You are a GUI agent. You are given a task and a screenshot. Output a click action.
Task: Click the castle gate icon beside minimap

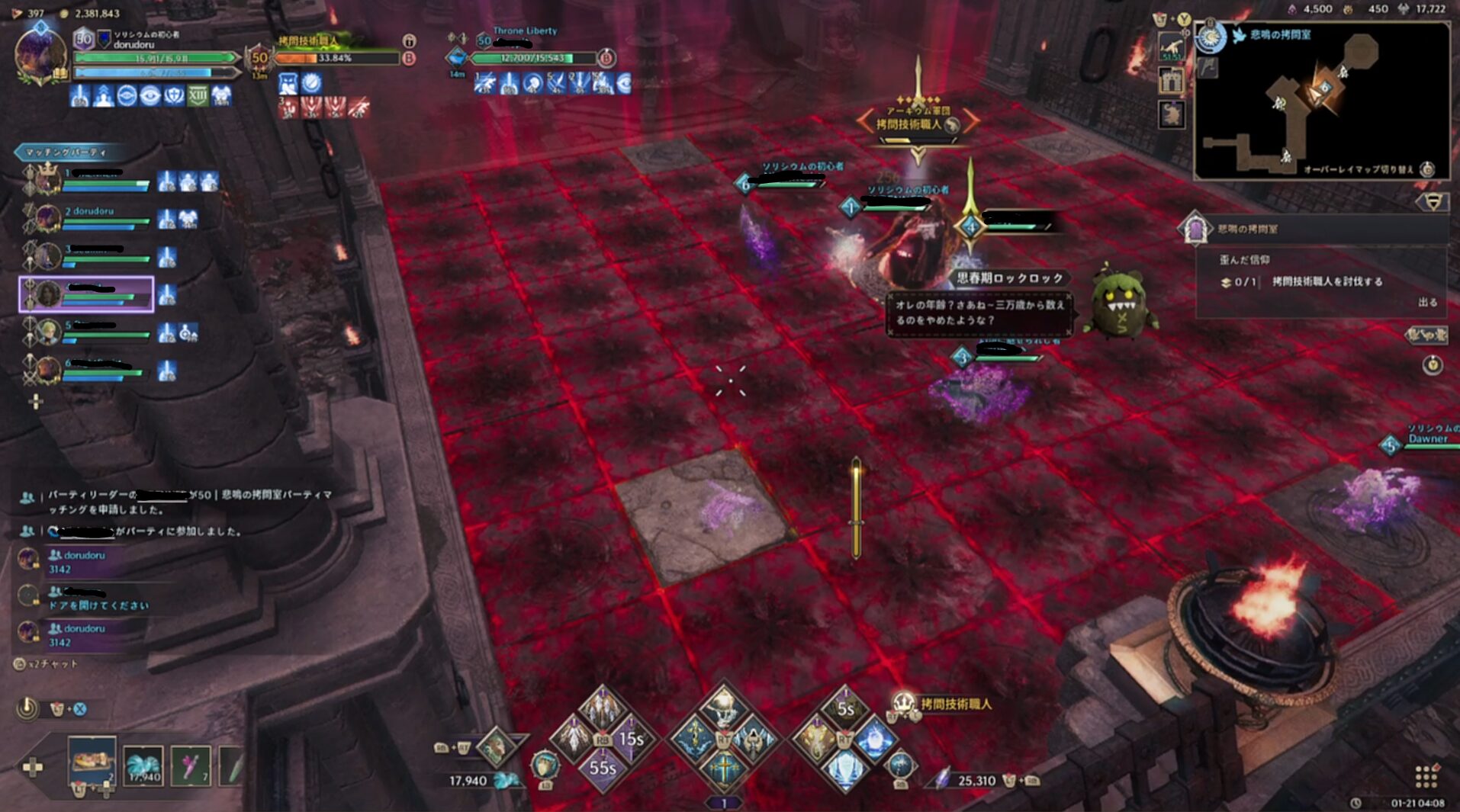click(x=1171, y=80)
